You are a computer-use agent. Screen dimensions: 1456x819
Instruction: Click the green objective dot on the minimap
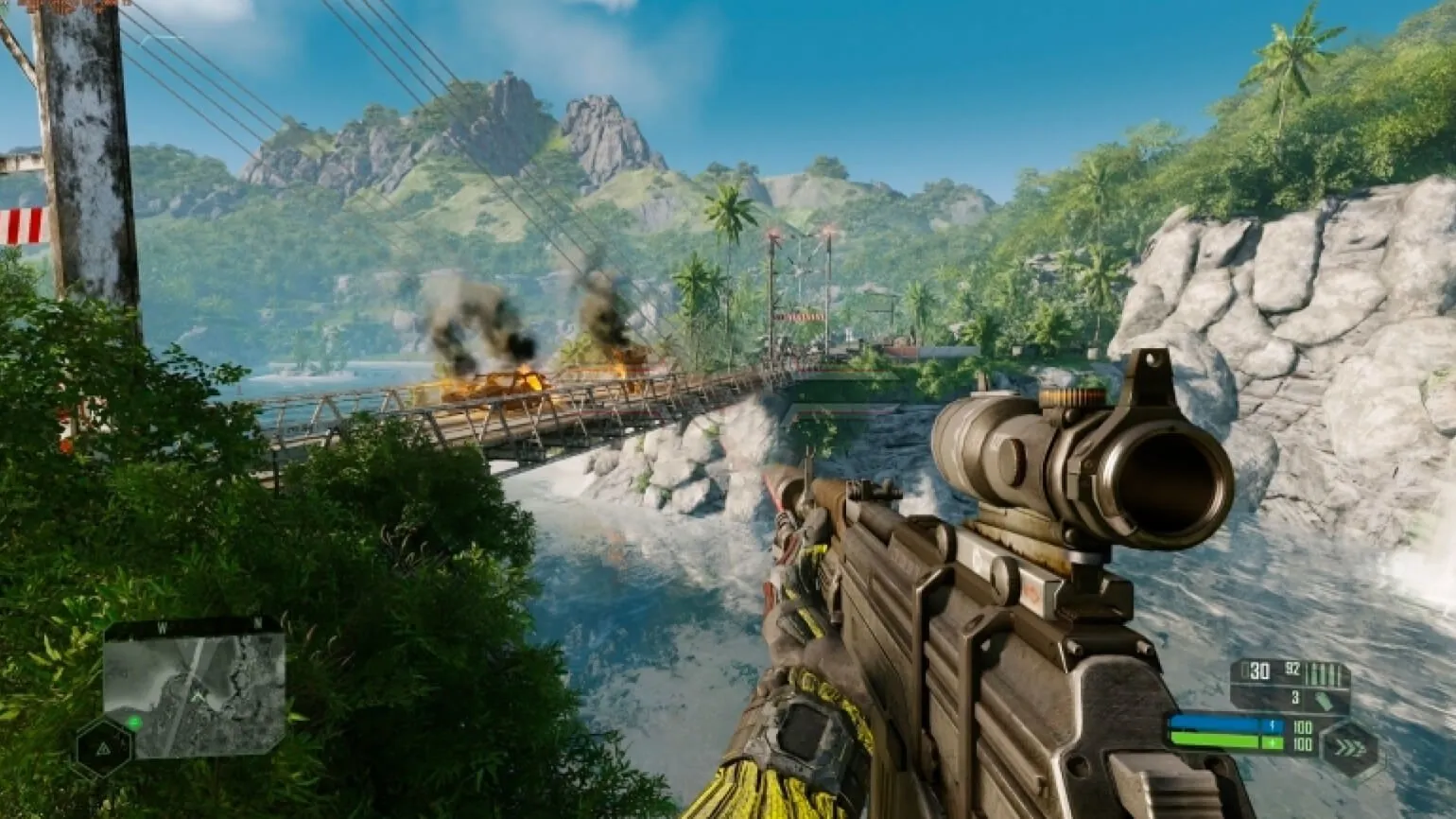[x=134, y=723]
